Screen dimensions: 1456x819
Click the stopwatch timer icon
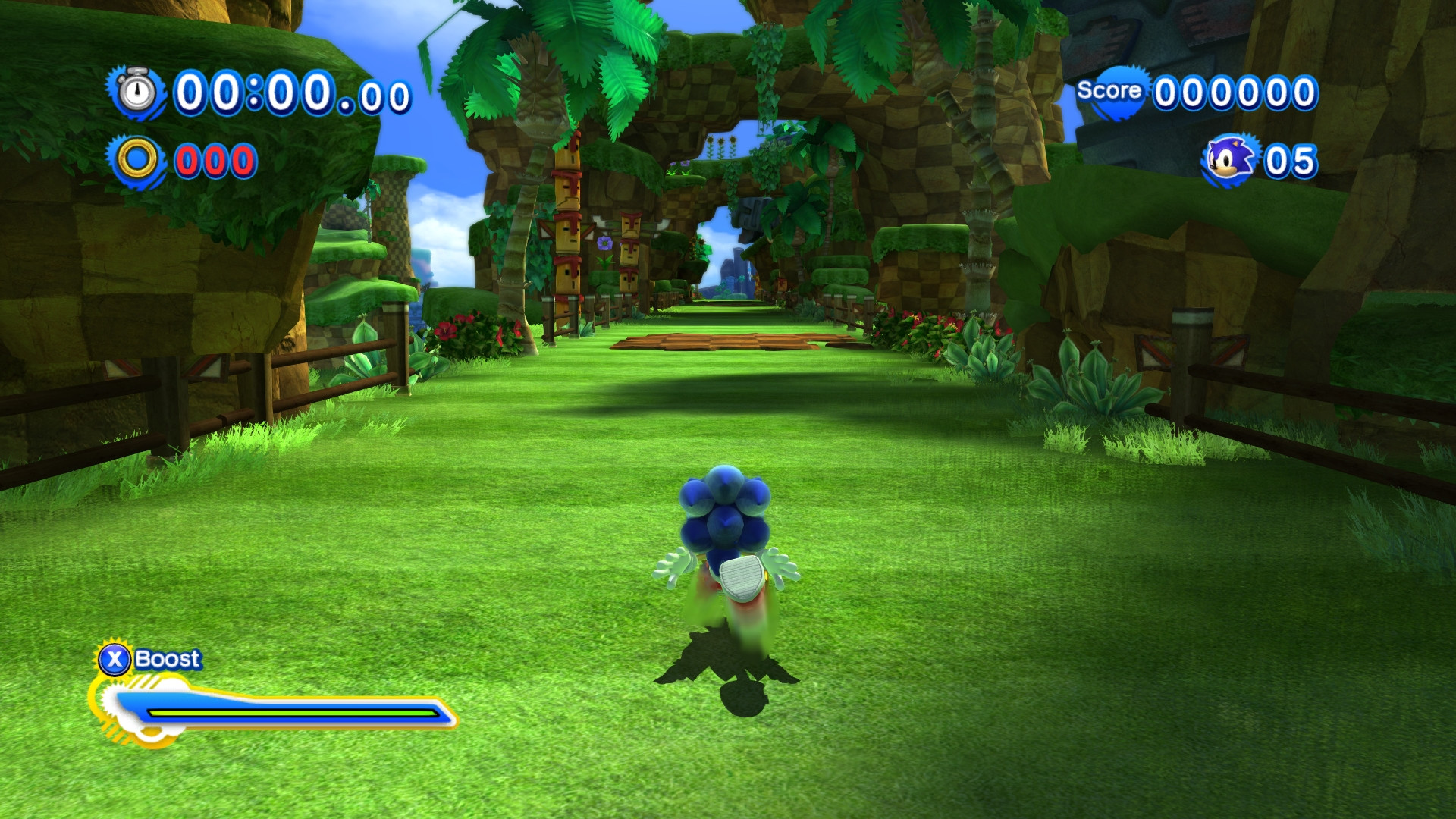coord(135,93)
